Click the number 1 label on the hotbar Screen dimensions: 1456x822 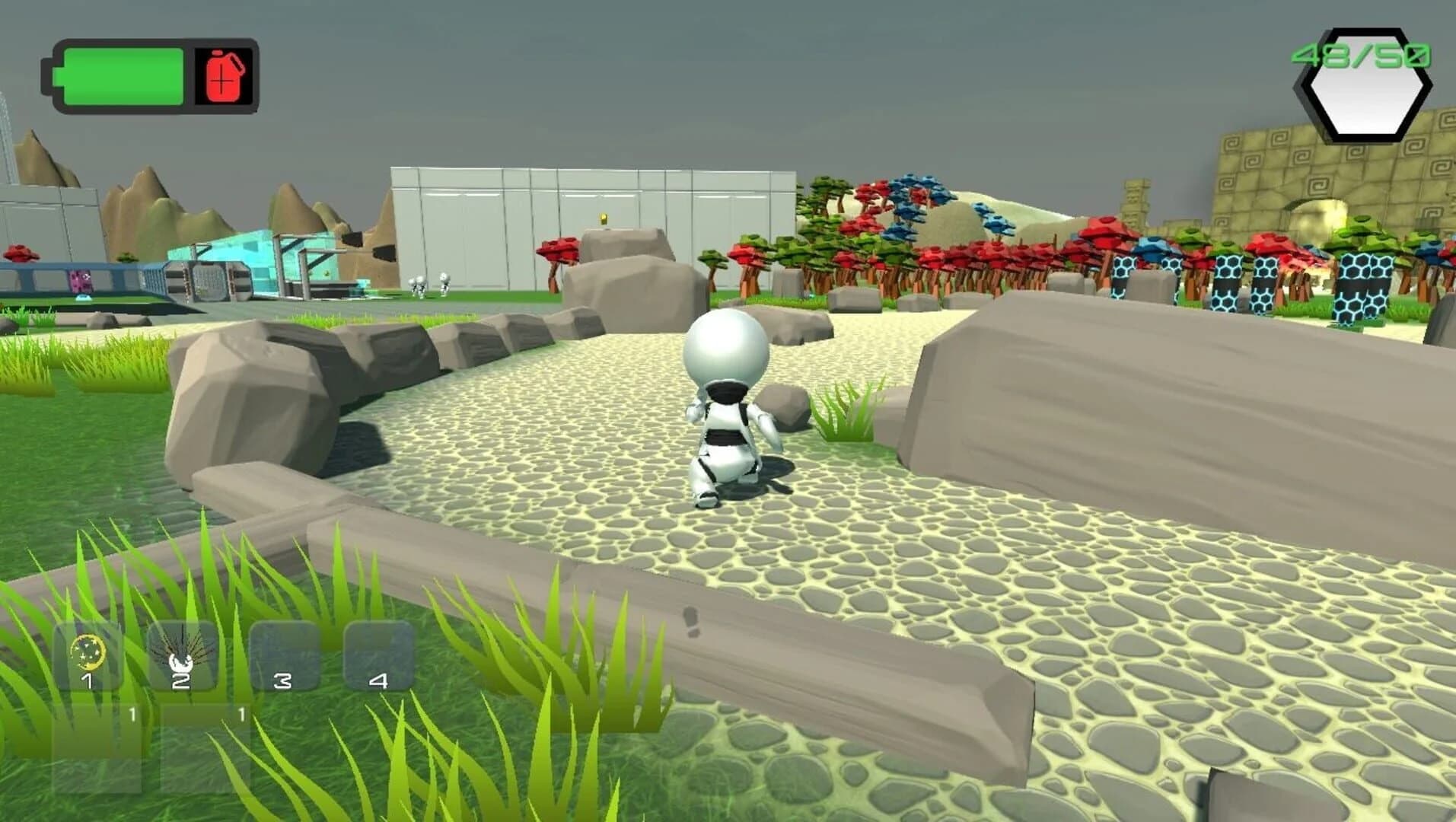[88, 680]
